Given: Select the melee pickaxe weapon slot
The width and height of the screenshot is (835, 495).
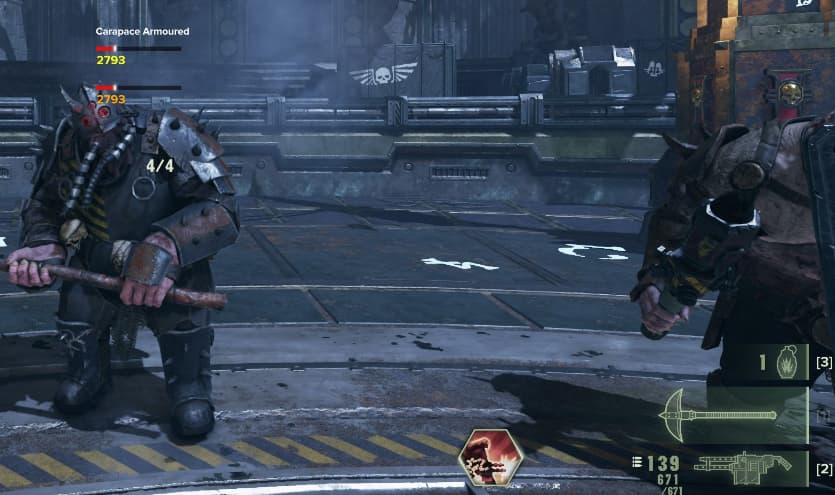Looking at the screenshot, I should click(x=733, y=414).
